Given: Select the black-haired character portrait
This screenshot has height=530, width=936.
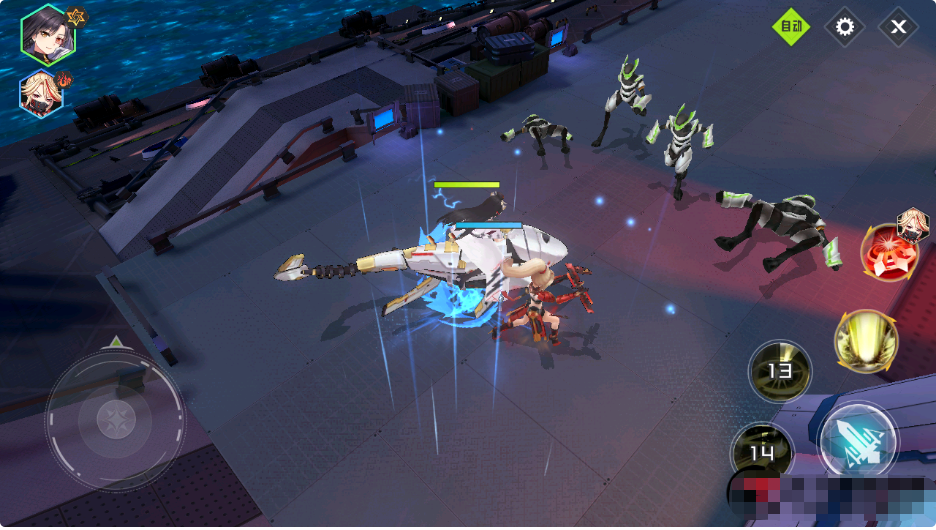Looking at the screenshot, I should point(47,34).
